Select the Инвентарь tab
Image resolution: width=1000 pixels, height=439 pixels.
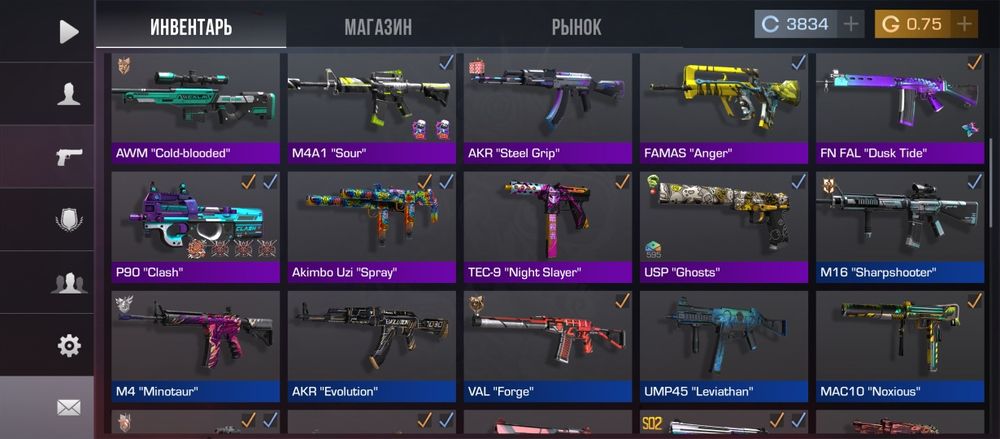pyautogui.click(x=191, y=27)
